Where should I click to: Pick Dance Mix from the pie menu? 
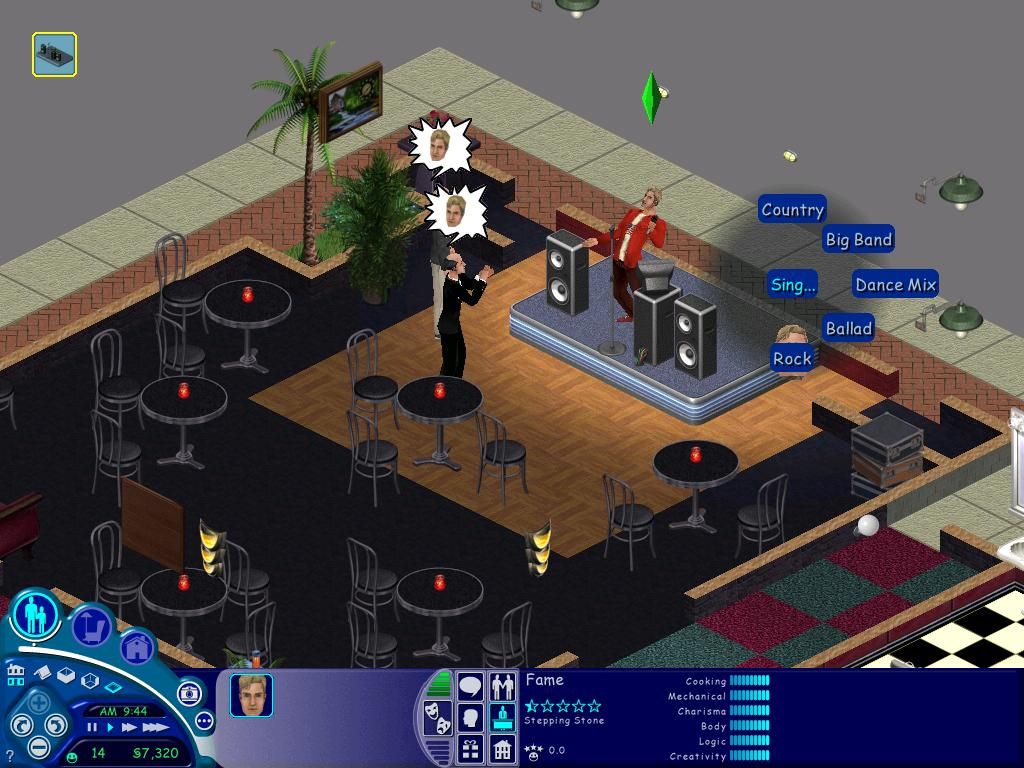pyautogui.click(x=895, y=285)
